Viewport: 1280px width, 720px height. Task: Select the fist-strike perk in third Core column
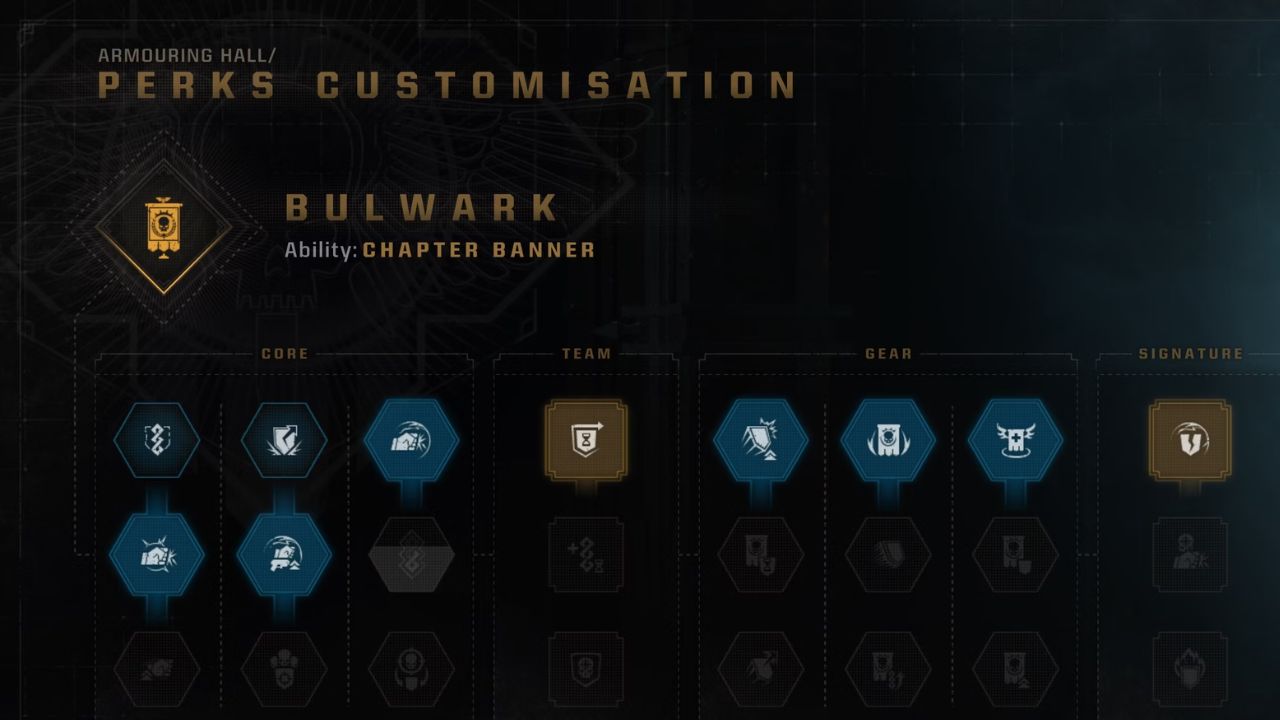(x=410, y=441)
